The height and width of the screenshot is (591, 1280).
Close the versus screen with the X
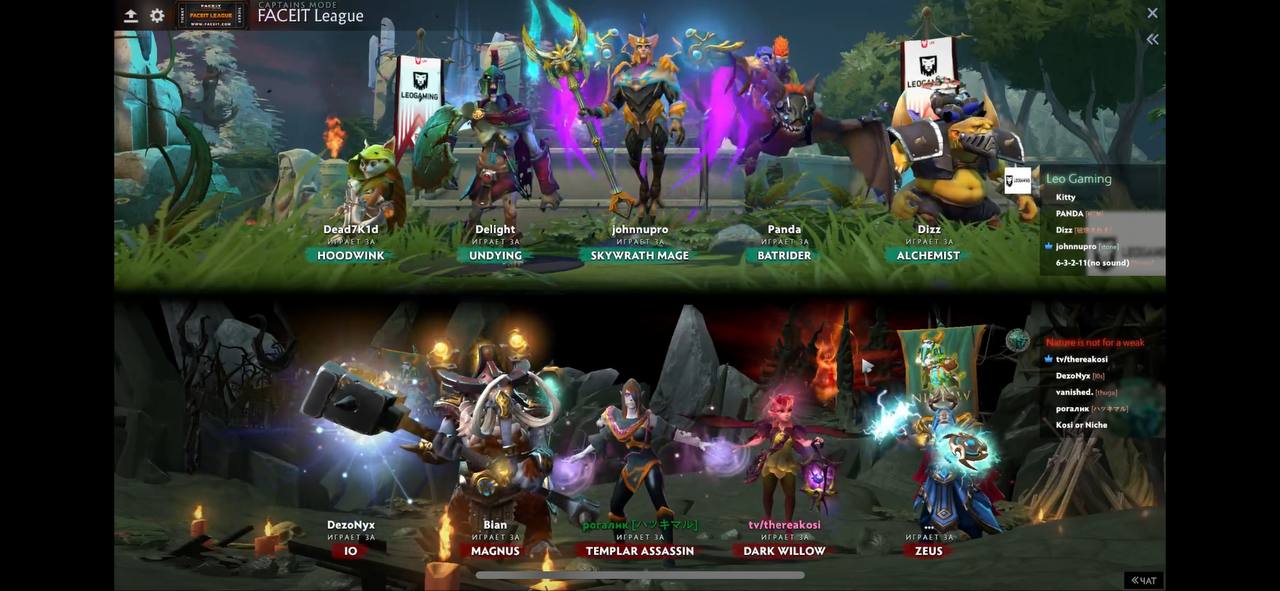tap(1152, 13)
